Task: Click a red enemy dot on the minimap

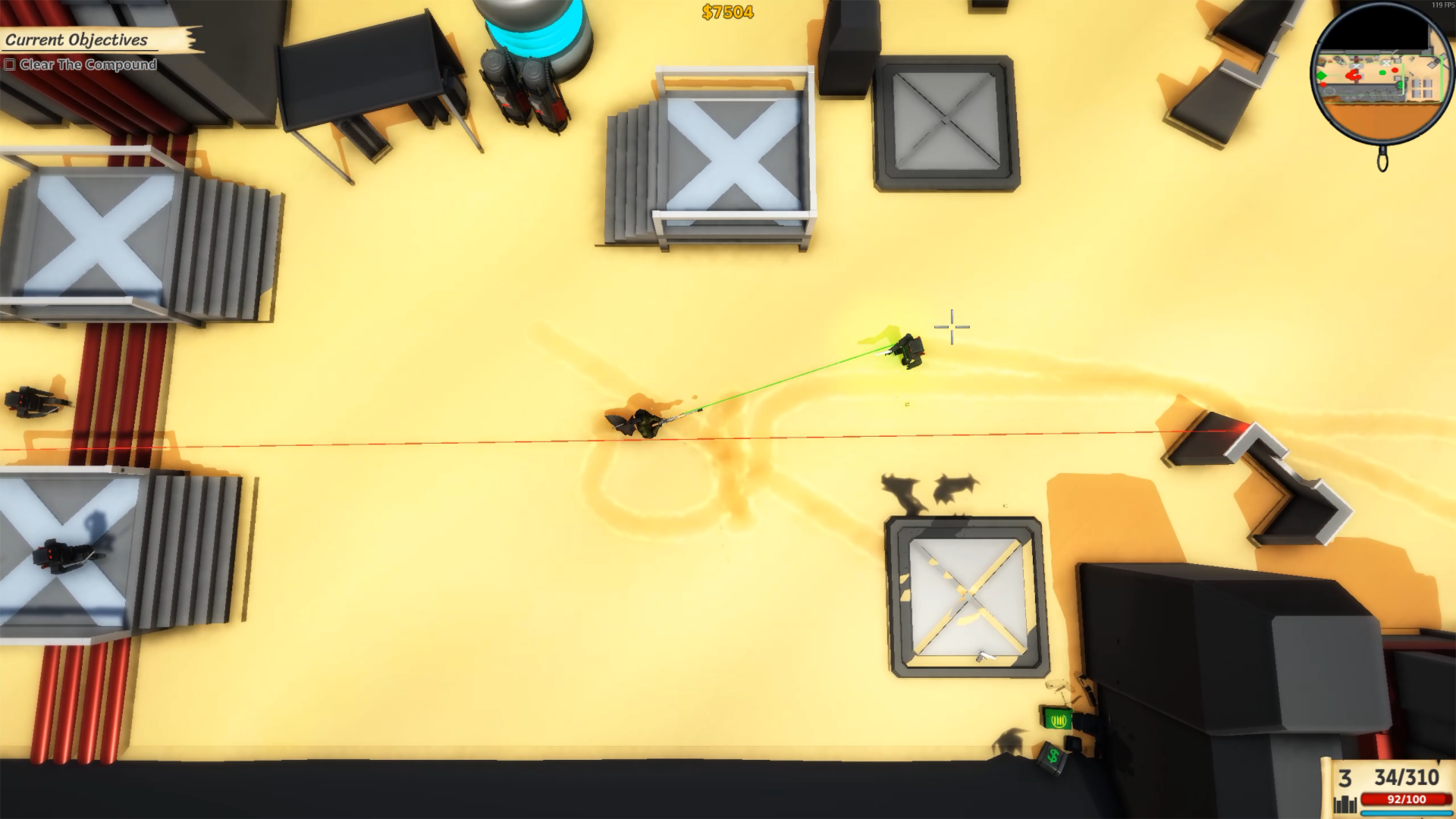Action: tap(1395, 70)
